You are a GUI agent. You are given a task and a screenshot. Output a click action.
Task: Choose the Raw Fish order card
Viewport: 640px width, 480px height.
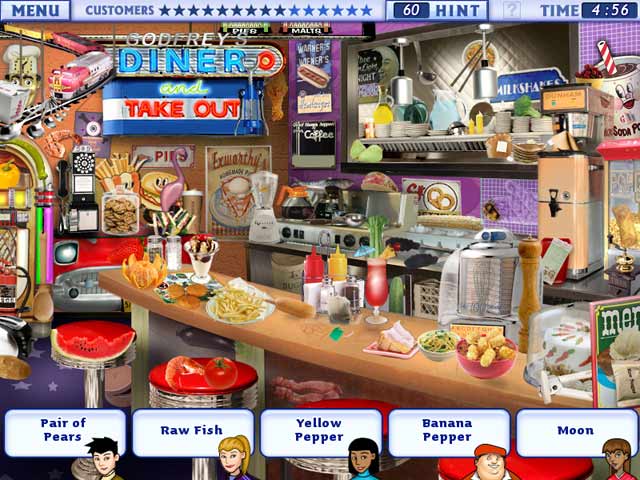pyautogui.click(x=191, y=430)
